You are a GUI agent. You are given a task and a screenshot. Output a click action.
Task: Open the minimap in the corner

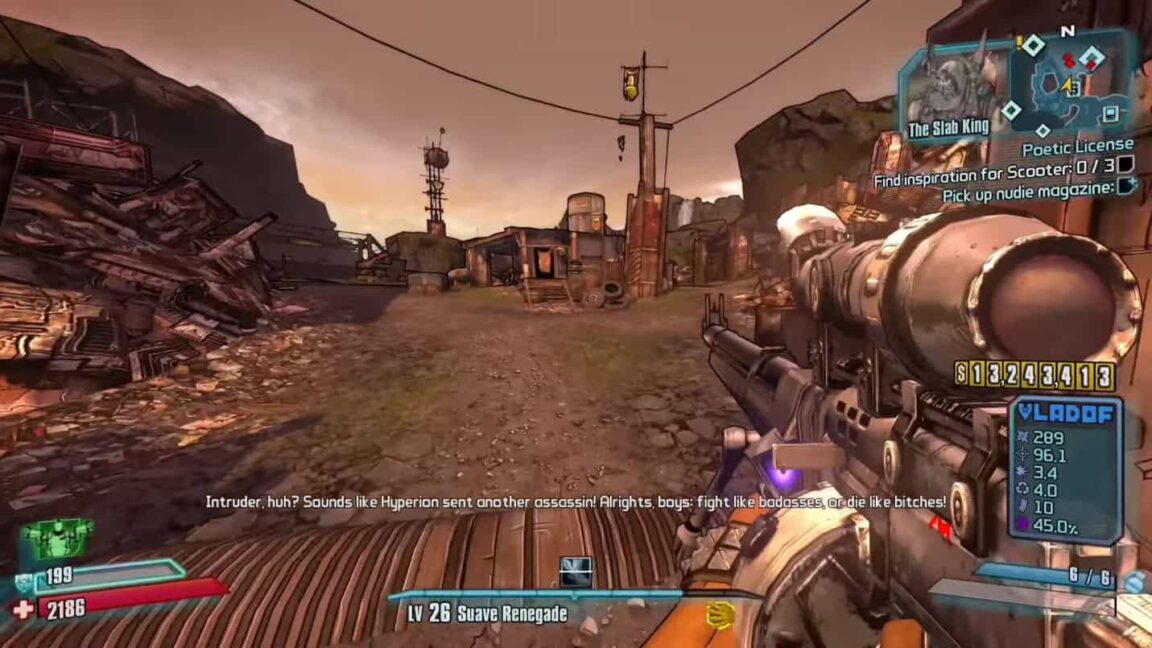coord(1070,82)
